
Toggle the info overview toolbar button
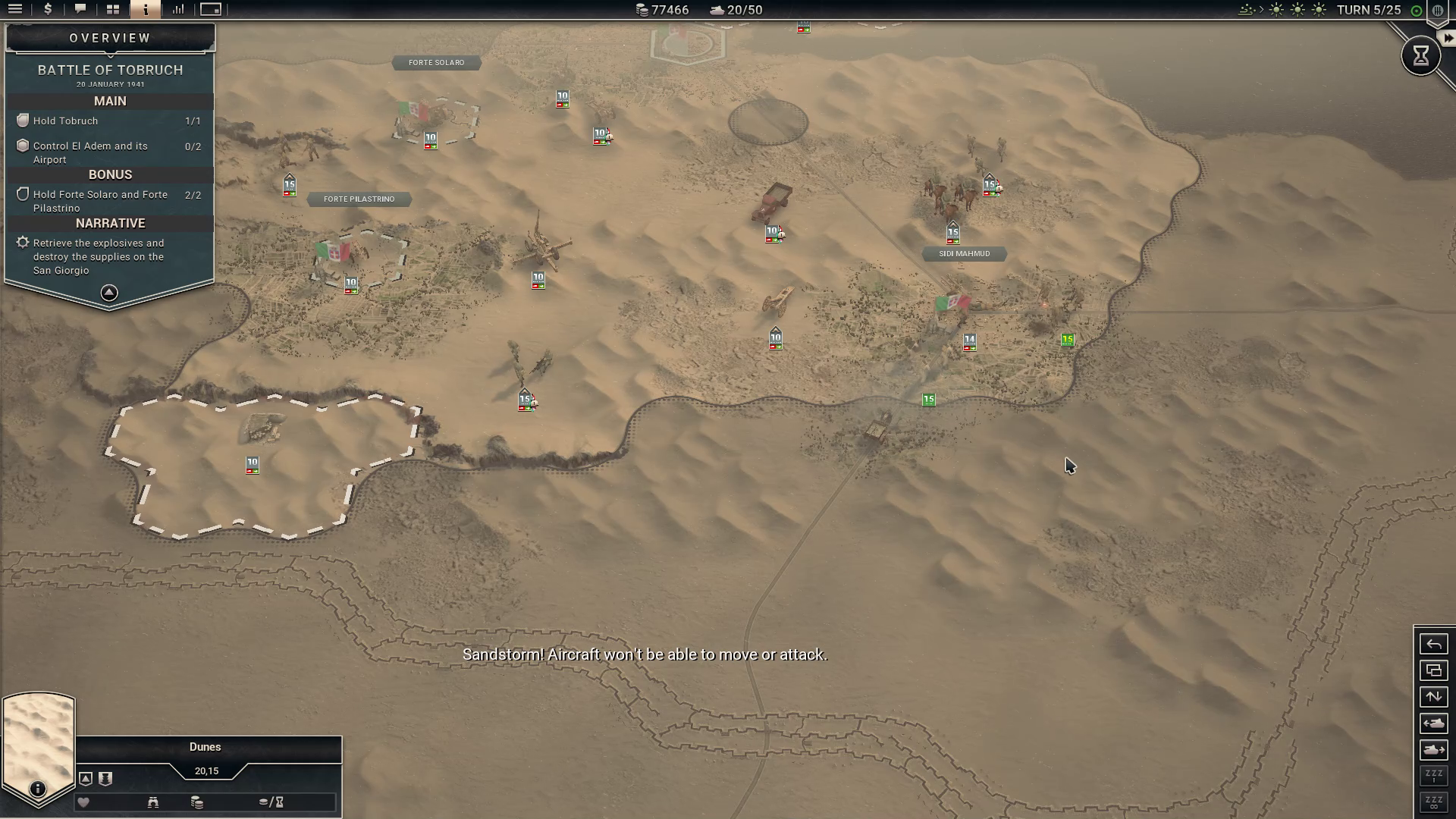145,9
